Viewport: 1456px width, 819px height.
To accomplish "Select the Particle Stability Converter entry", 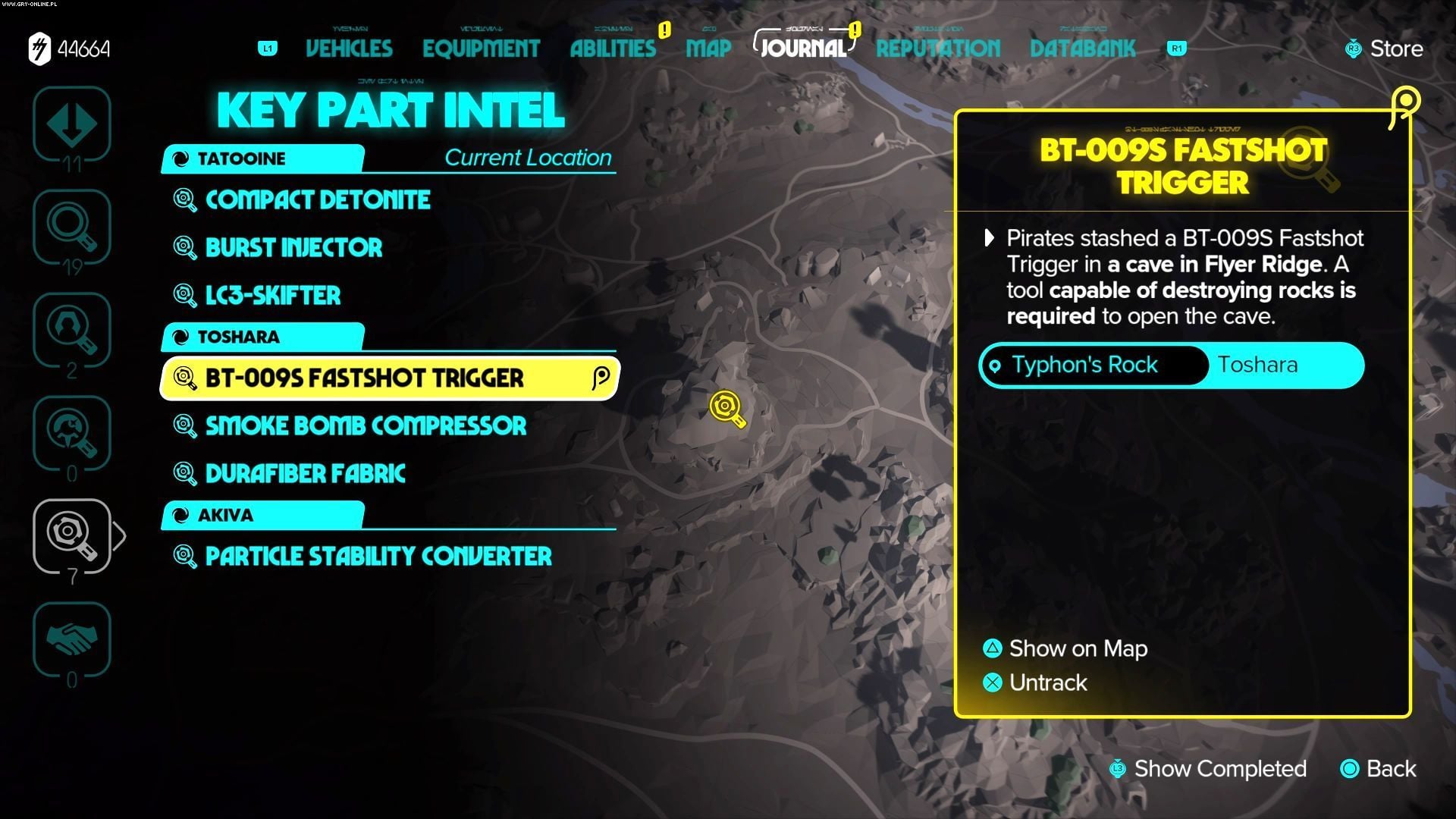I will 378,557.
